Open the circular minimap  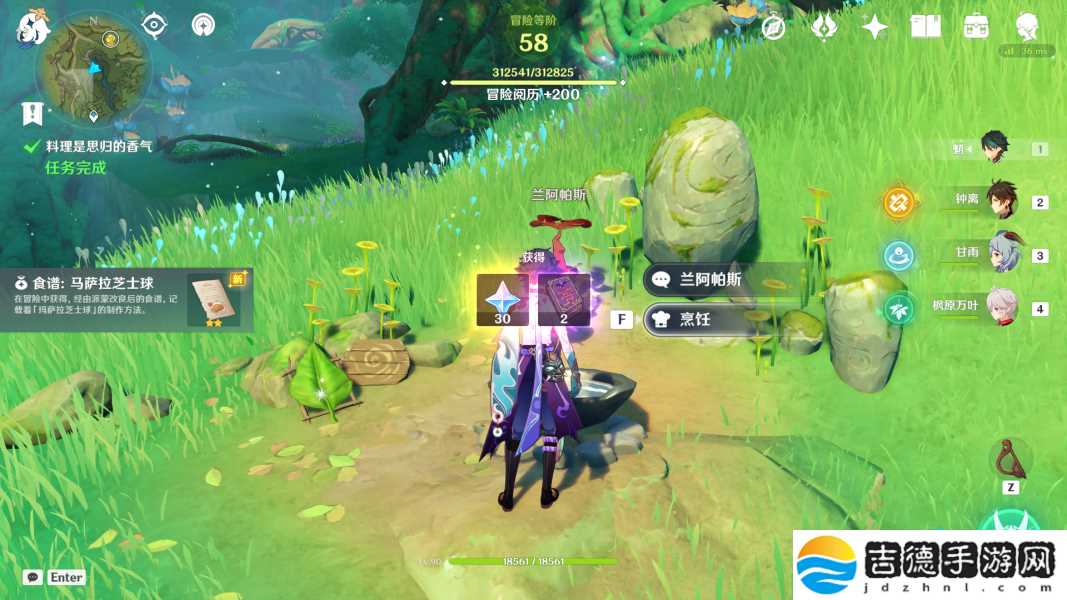tap(93, 68)
